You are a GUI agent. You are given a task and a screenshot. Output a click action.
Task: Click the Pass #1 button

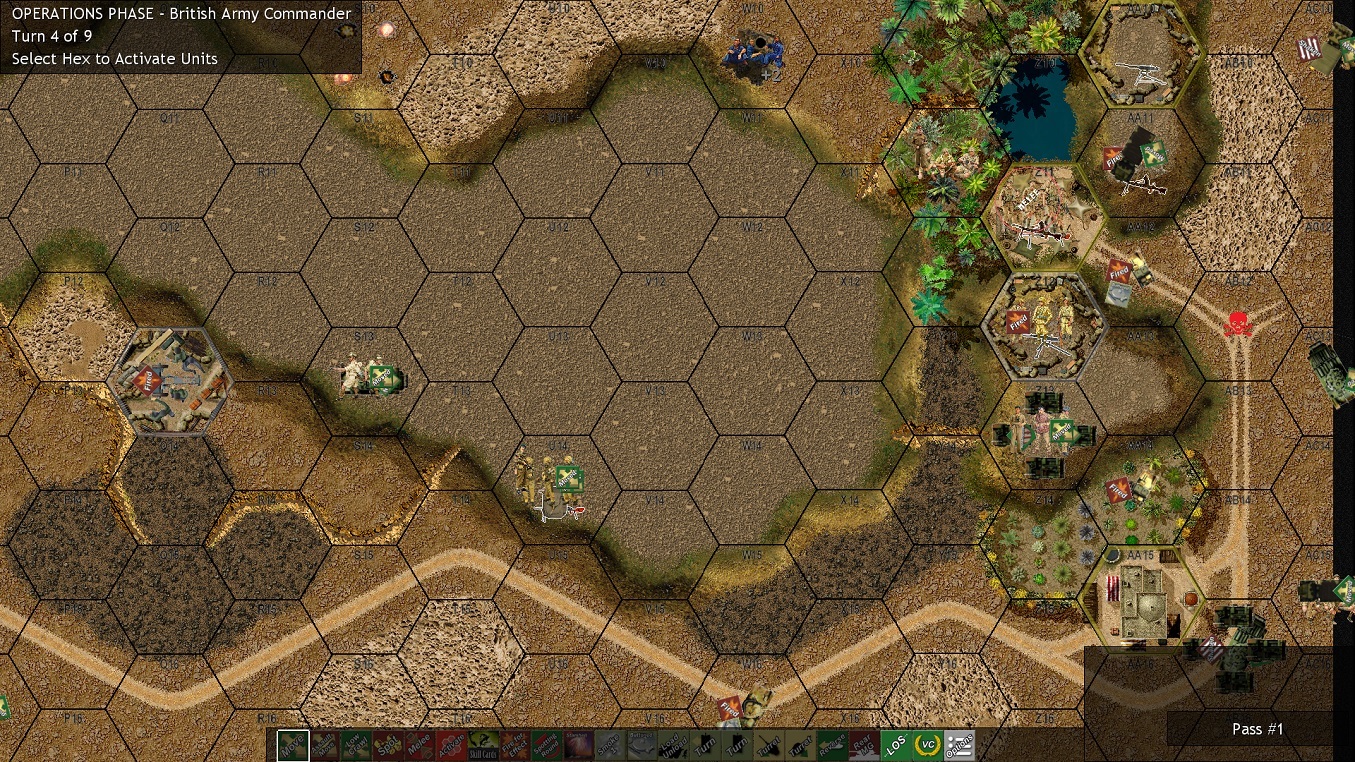point(1256,729)
